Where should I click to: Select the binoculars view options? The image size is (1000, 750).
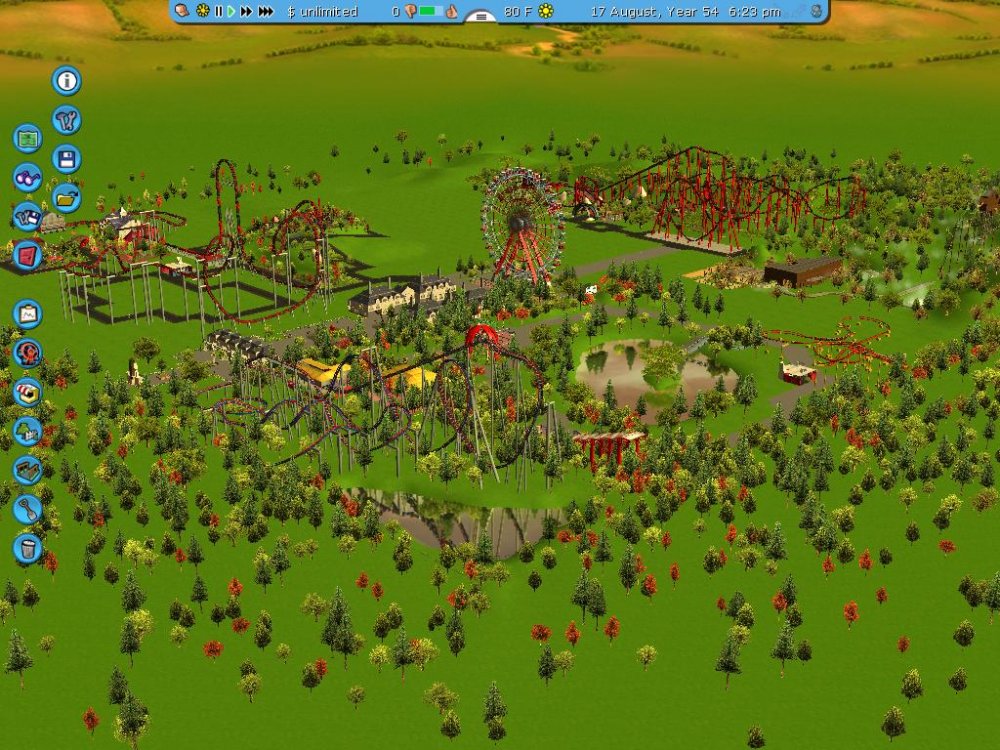point(28,177)
